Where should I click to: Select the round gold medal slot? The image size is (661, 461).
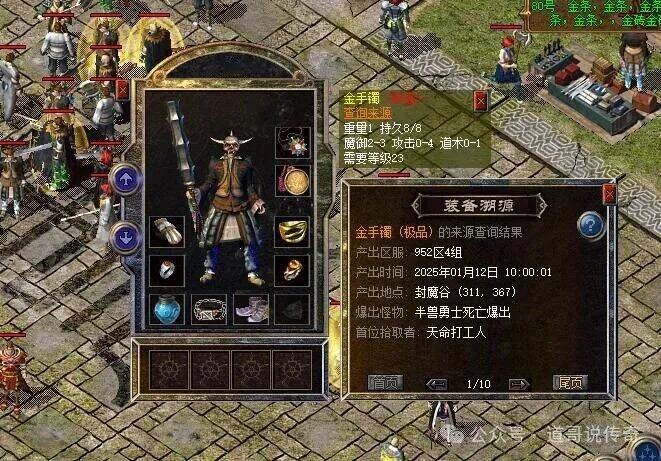pos(292,181)
